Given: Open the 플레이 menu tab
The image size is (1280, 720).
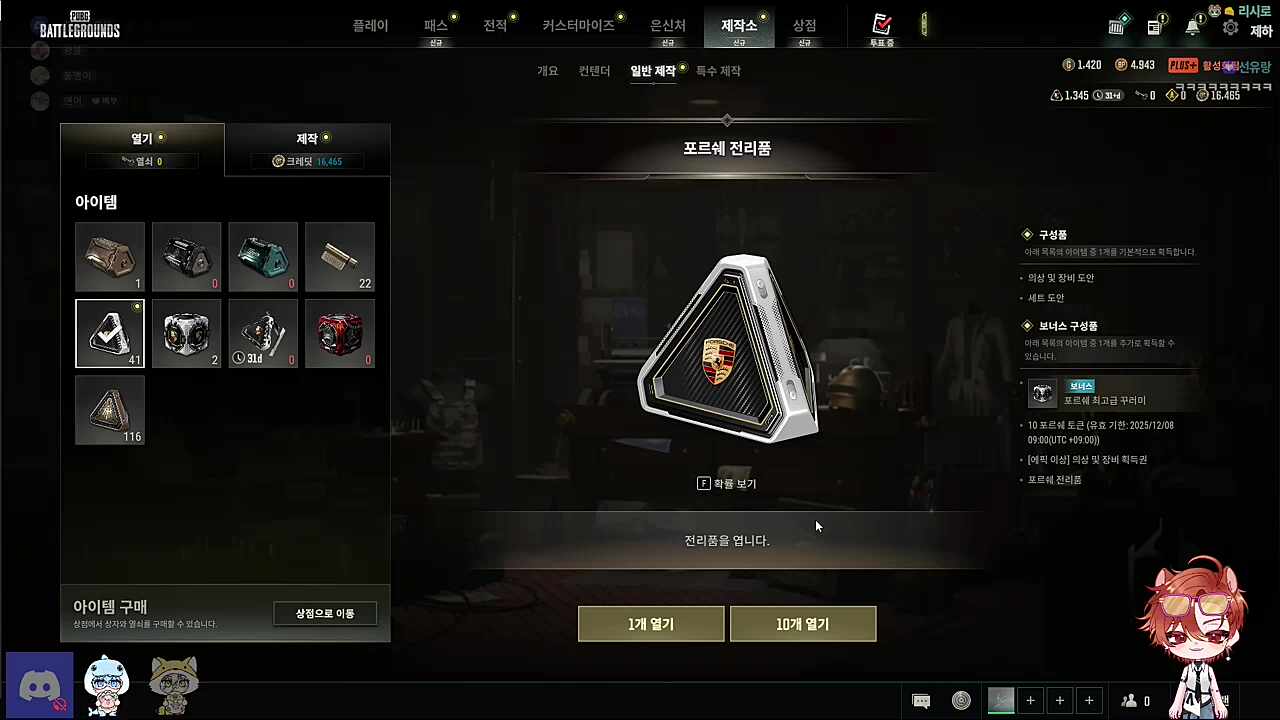Looking at the screenshot, I should point(370,26).
